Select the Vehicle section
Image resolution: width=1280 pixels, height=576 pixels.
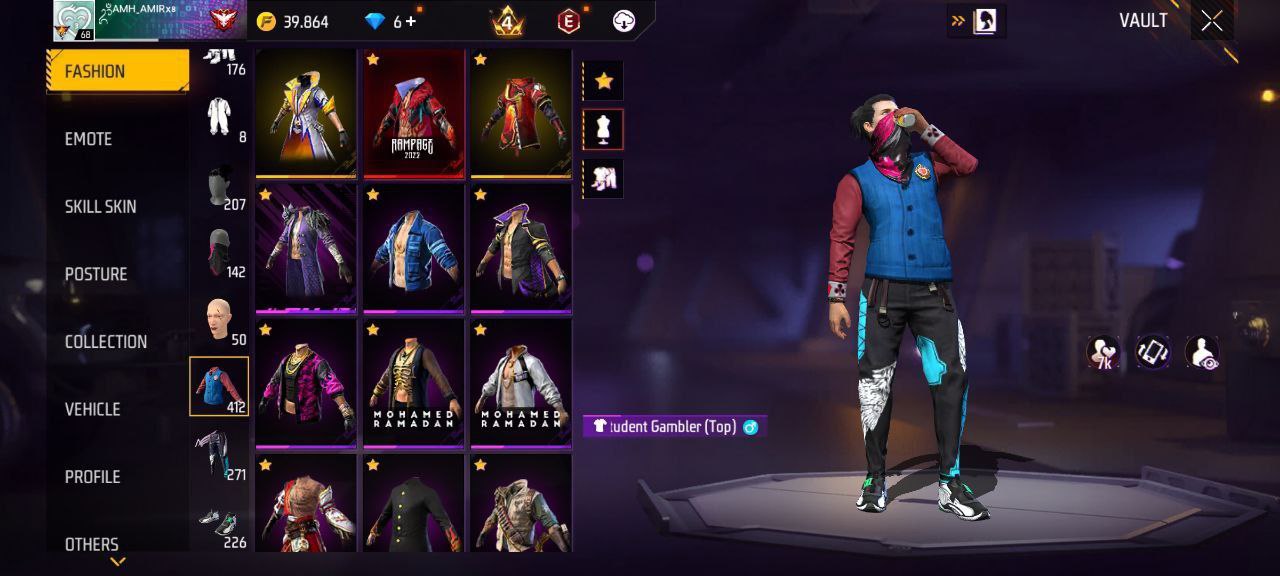pos(92,409)
